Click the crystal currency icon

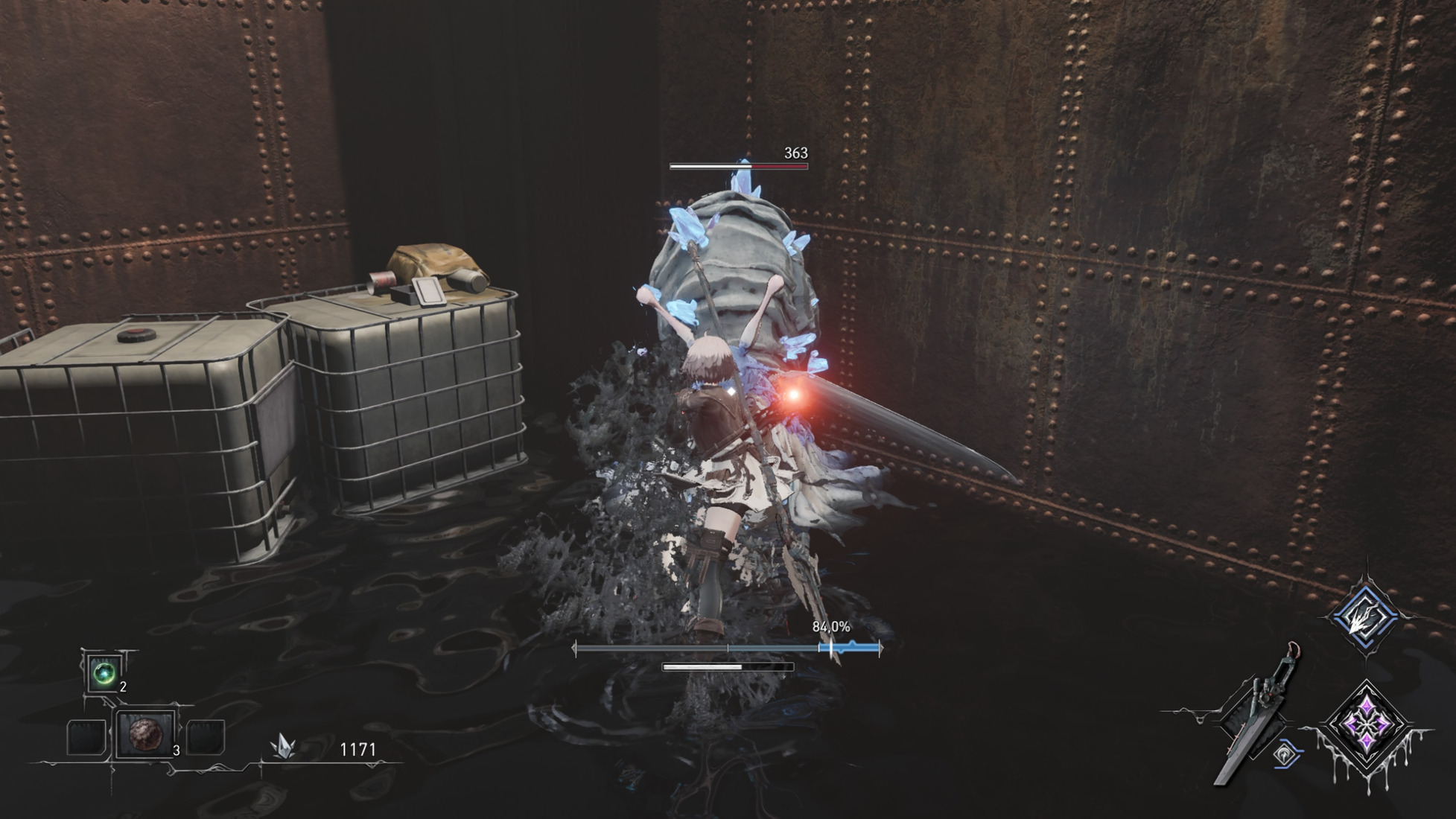[284, 746]
